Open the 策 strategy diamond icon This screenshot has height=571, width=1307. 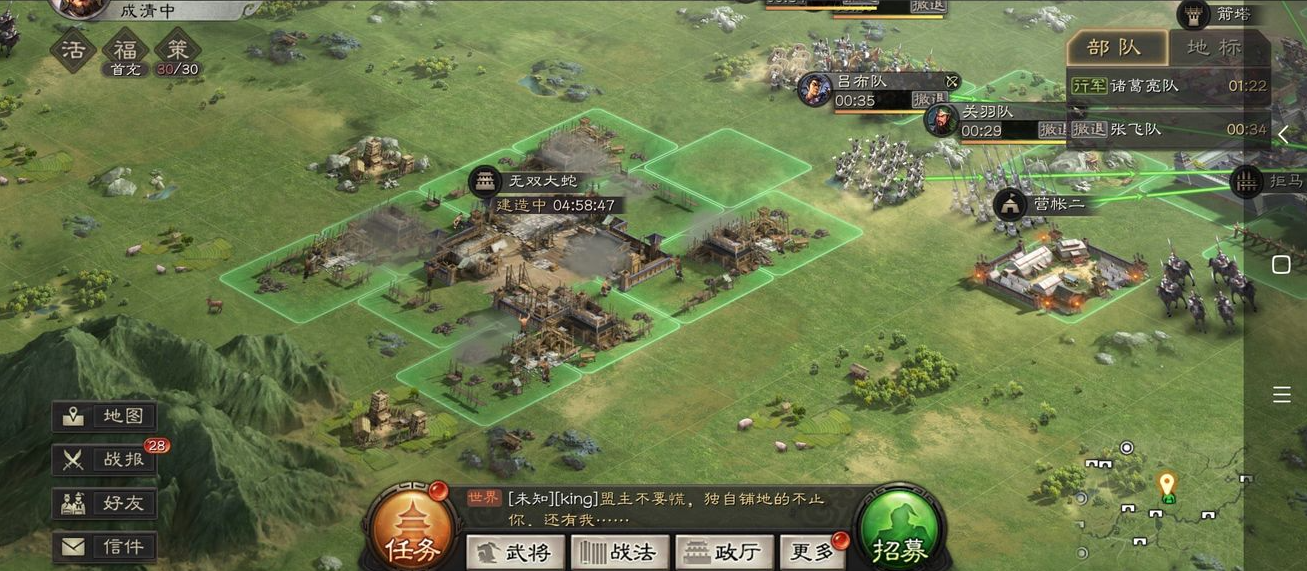coord(177,49)
